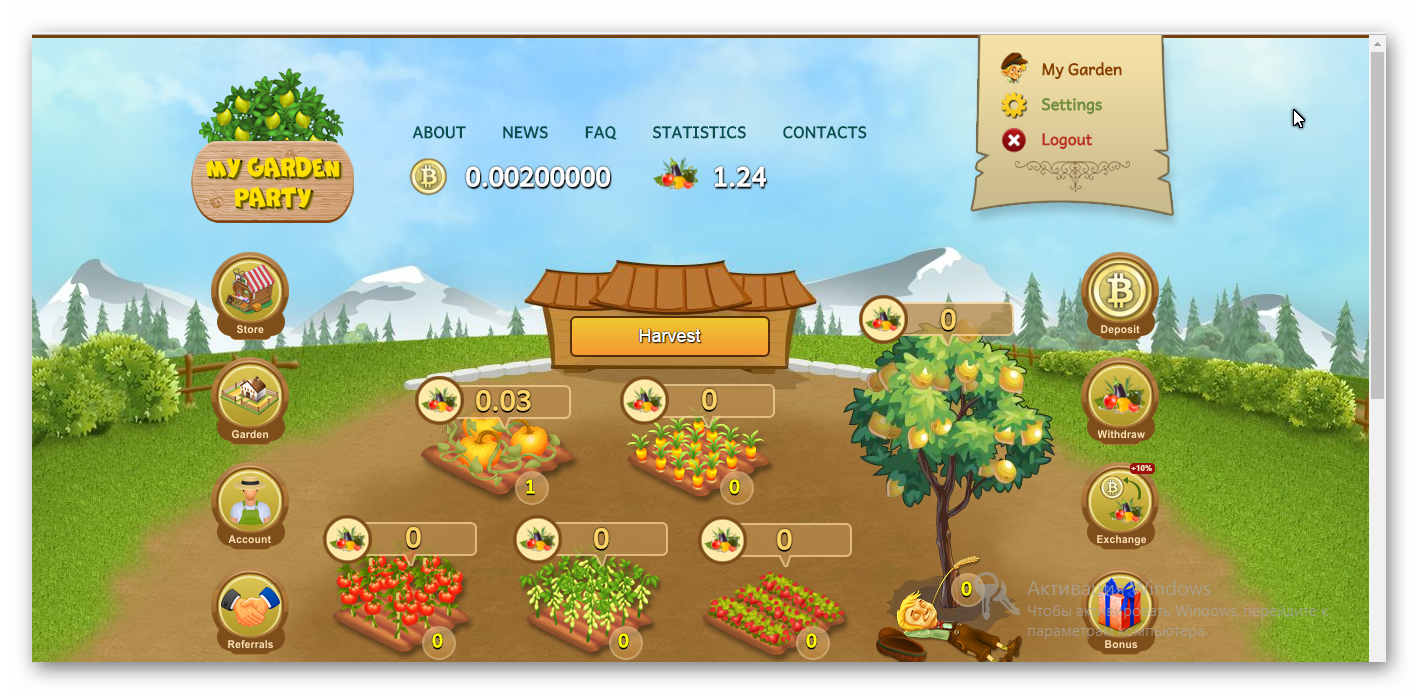Select My Garden in the scroll menu
1418x694 pixels.
pyautogui.click(x=1081, y=70)
